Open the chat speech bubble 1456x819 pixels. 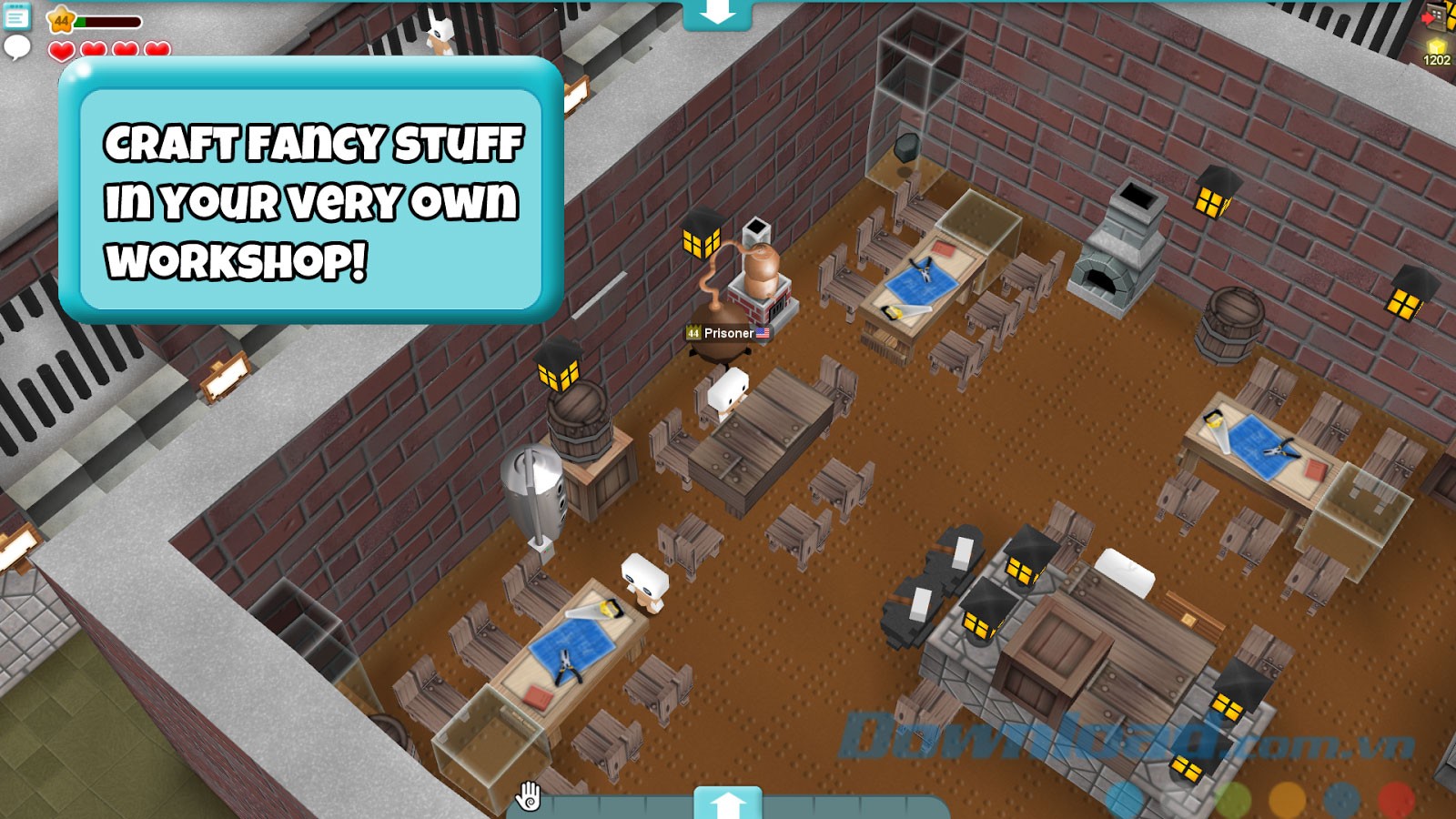16,47
